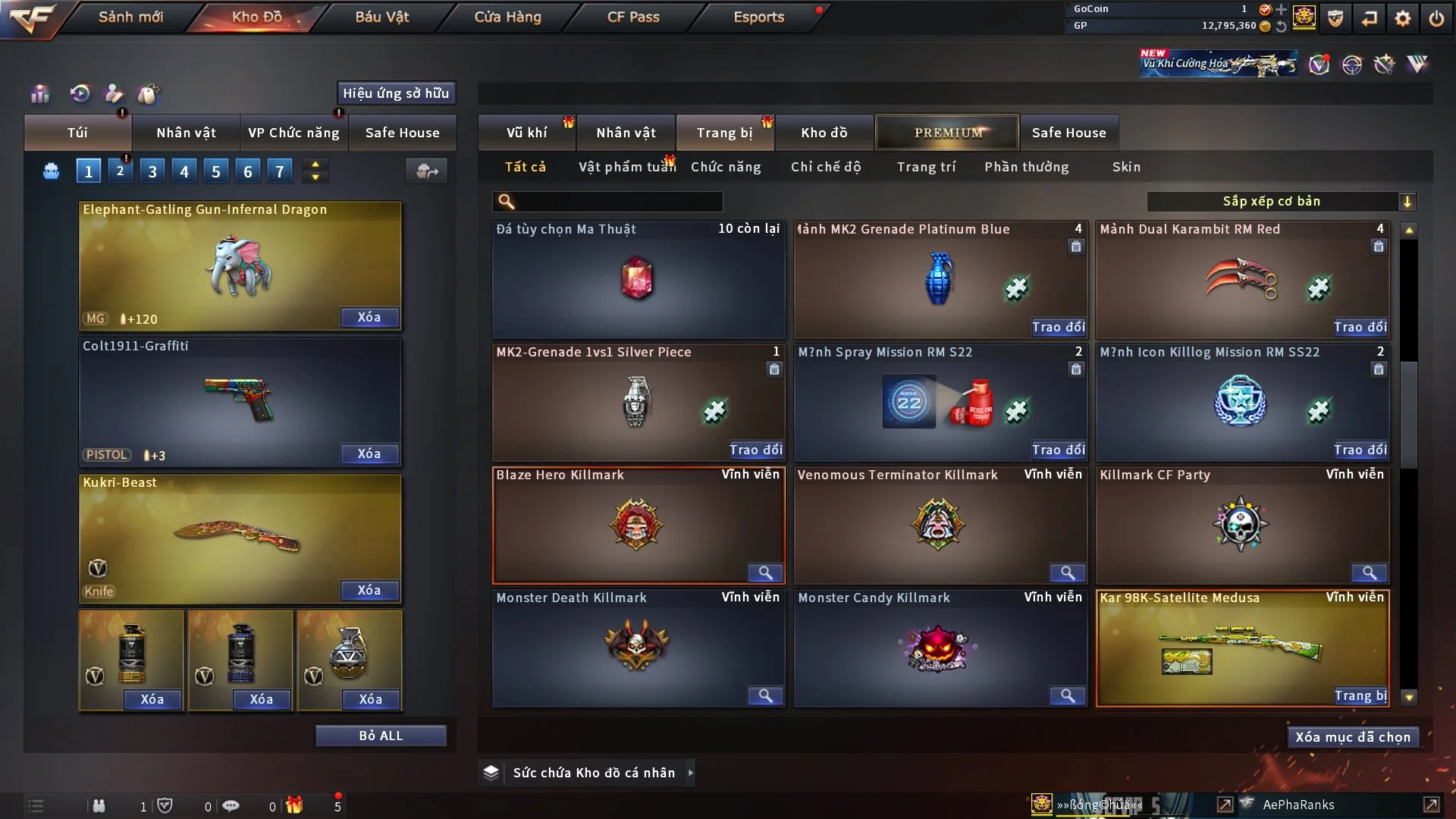
Task: Click Xóa mục đã chọn button
Action: coord(1353,737)
